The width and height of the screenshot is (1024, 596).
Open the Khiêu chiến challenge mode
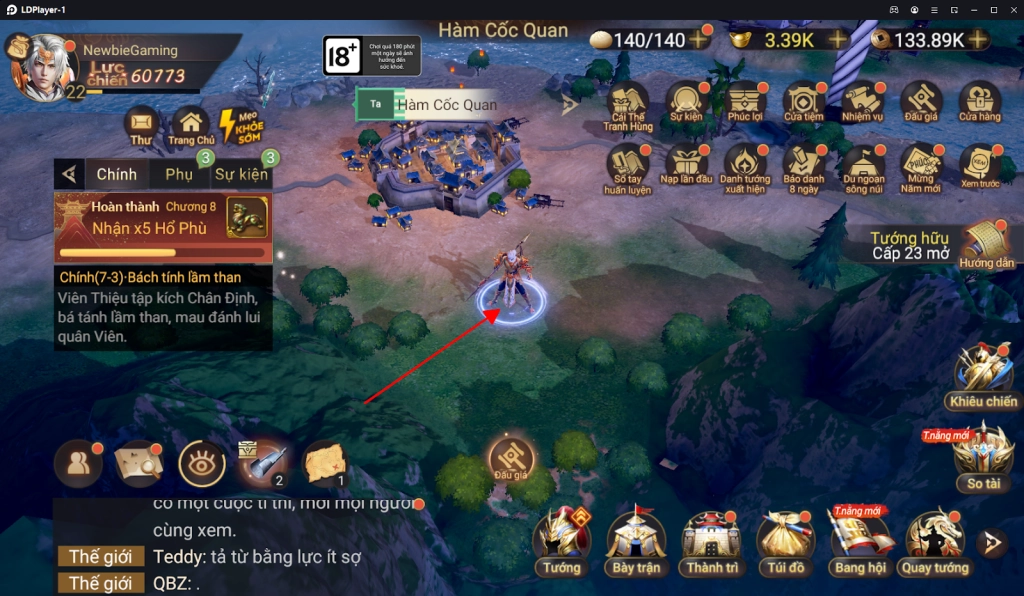[x=982, y=375]
